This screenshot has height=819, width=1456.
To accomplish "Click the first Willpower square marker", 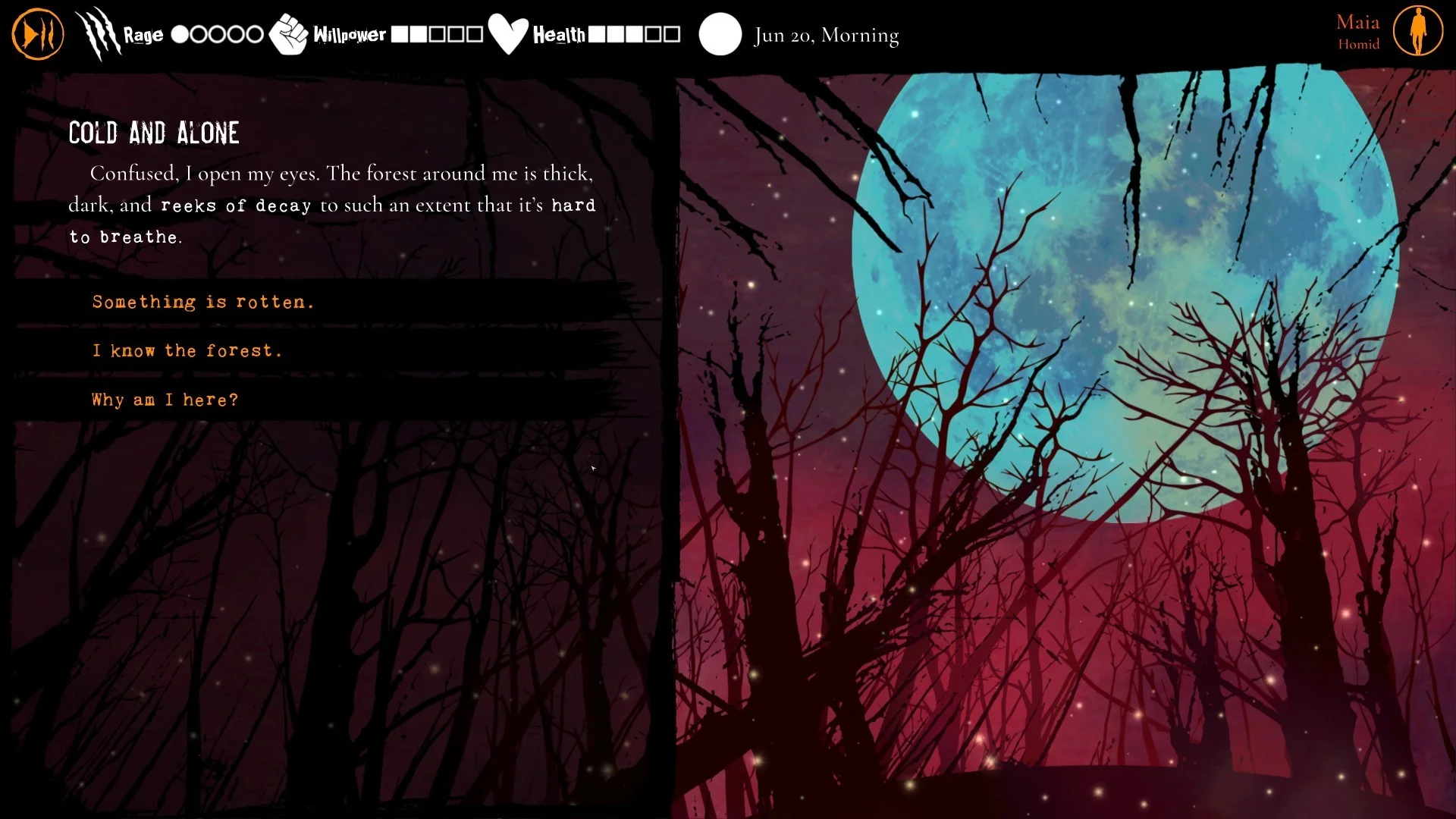I will [400, 33].
